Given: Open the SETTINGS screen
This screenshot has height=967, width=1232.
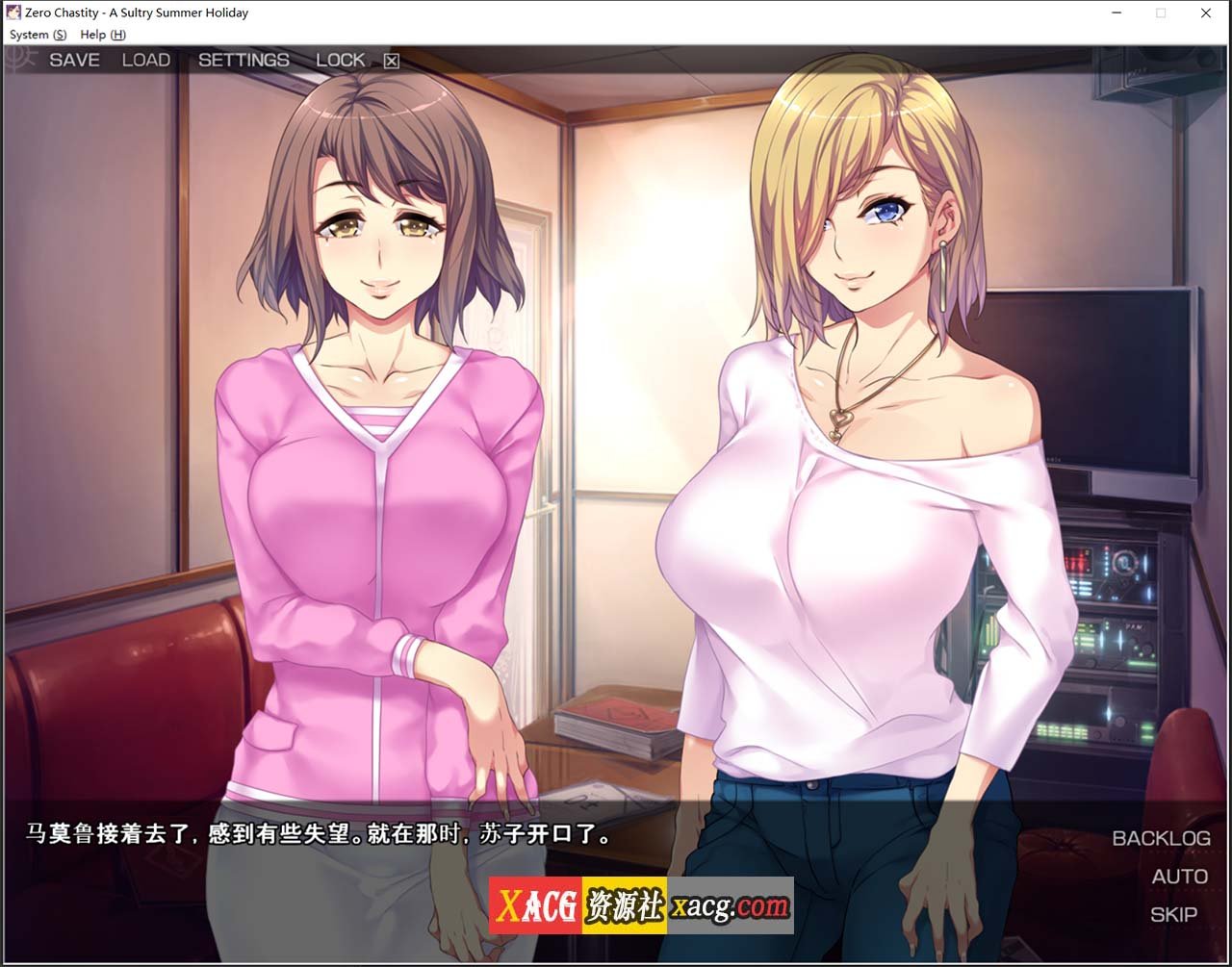Looking at the screenshot, I should coord(244,60).
